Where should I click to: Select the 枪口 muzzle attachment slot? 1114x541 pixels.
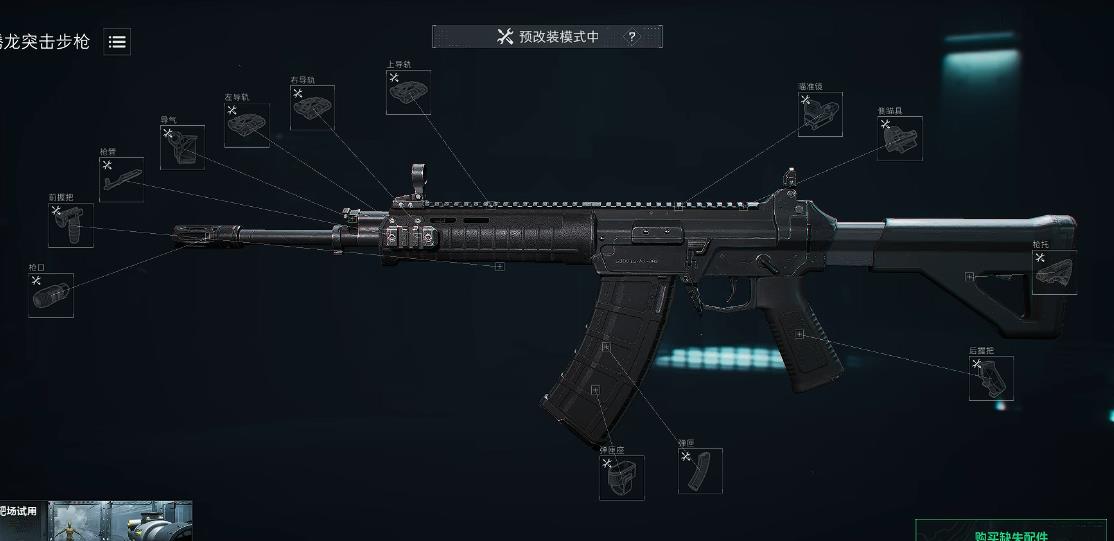(51, 295)
